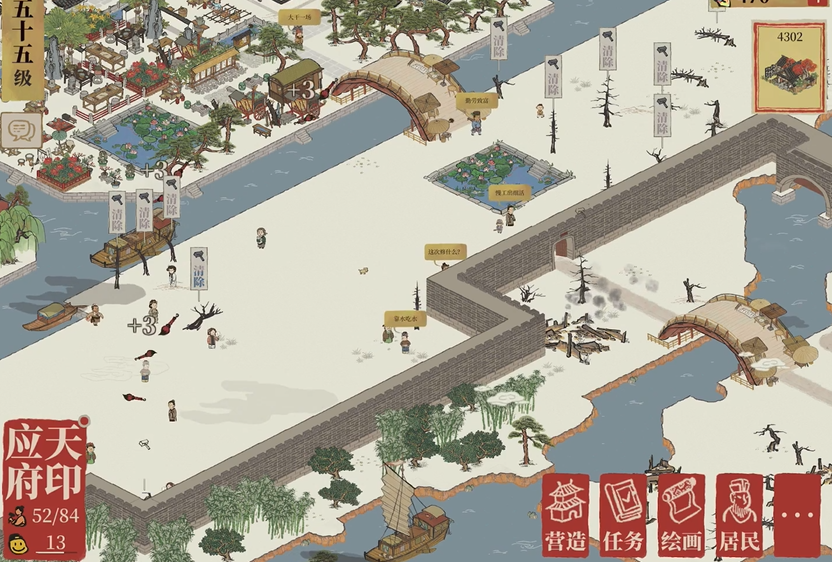Select the 4302 building thumbnail
Image resolution: width=832 pixels, height=562 pixels.
[788, 68]
